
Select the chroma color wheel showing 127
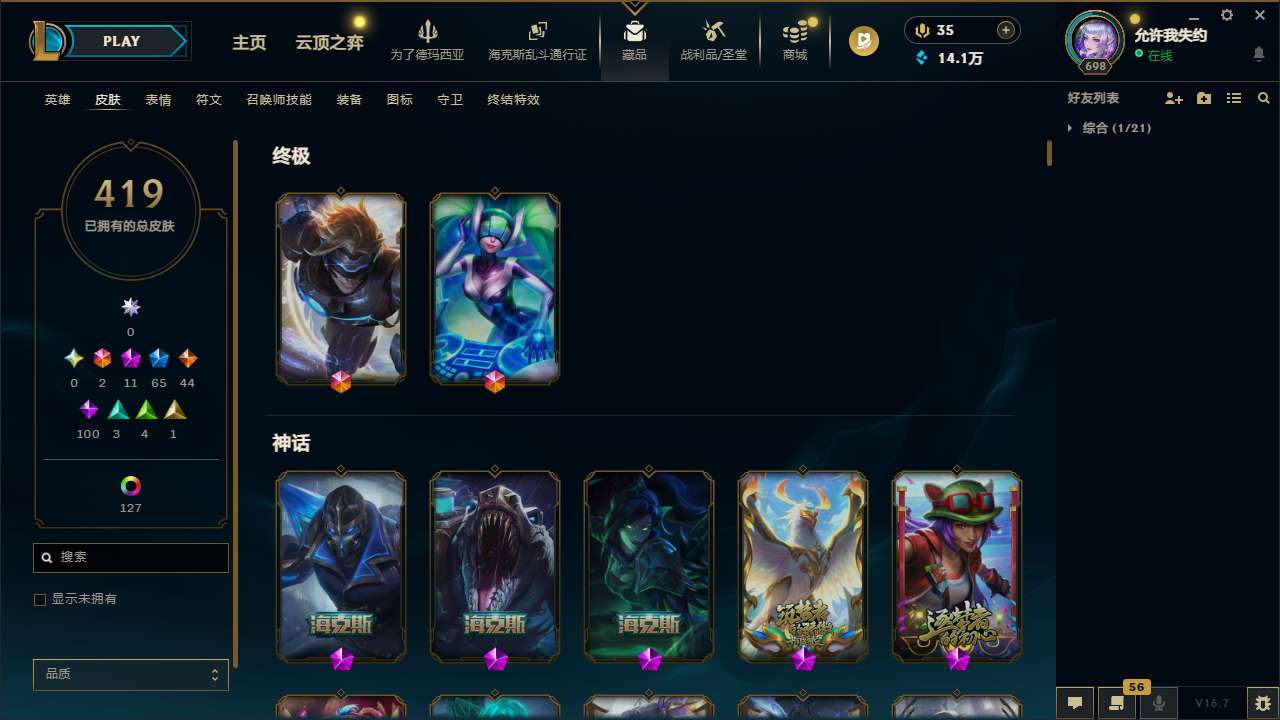point(130,484)
